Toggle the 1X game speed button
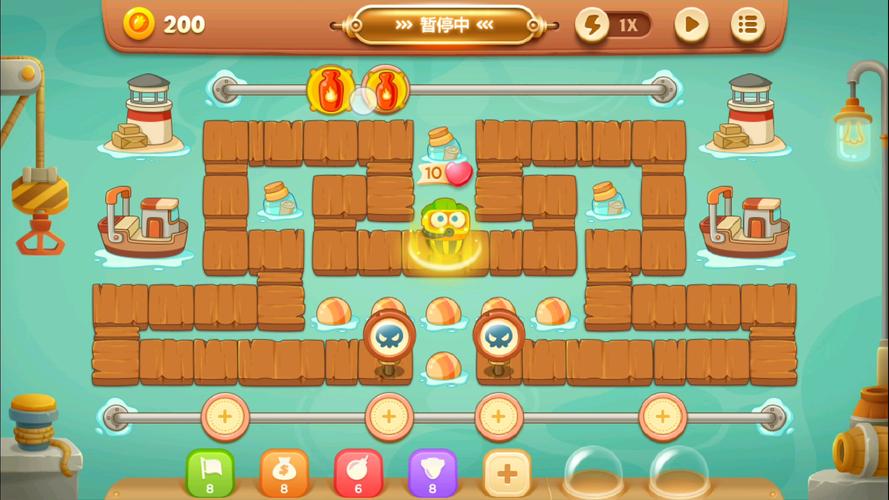 (x=614, y=25)
